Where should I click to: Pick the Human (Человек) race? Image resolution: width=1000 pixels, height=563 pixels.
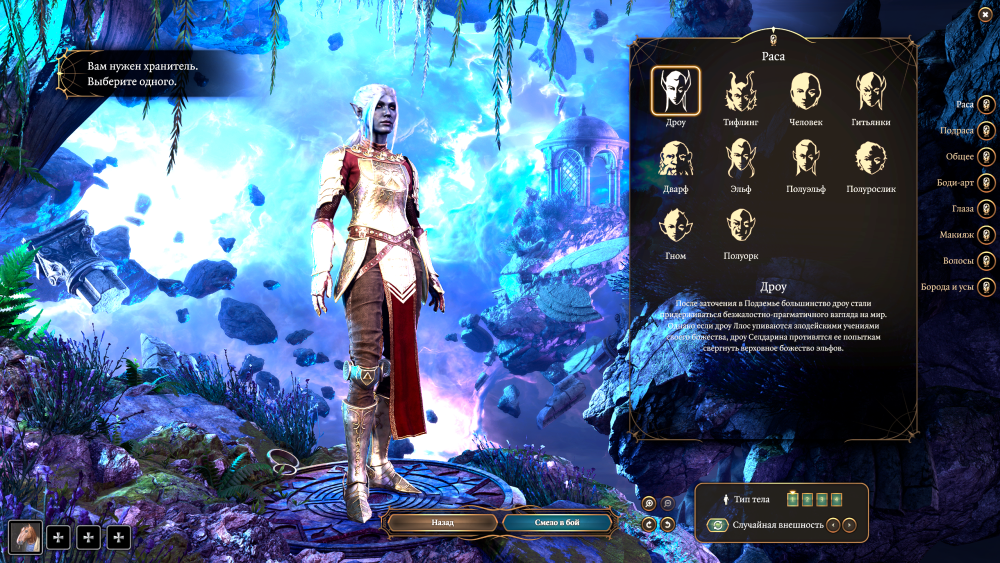pos(806,92)
